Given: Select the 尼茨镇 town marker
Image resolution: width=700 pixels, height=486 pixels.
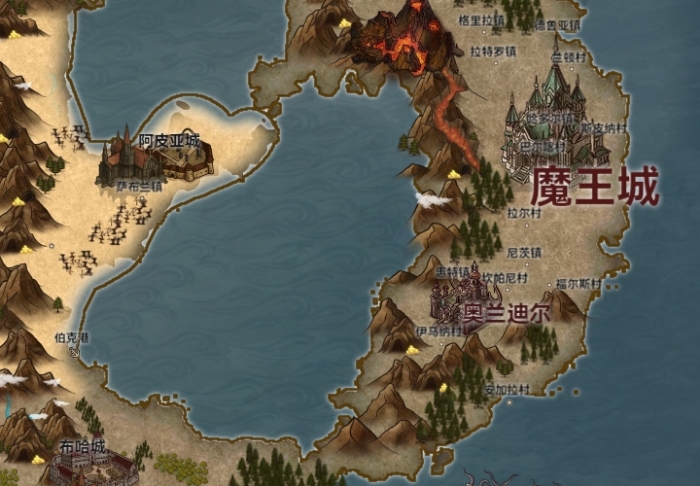Looking at the screenshot, I should click(x=524, y=252).
